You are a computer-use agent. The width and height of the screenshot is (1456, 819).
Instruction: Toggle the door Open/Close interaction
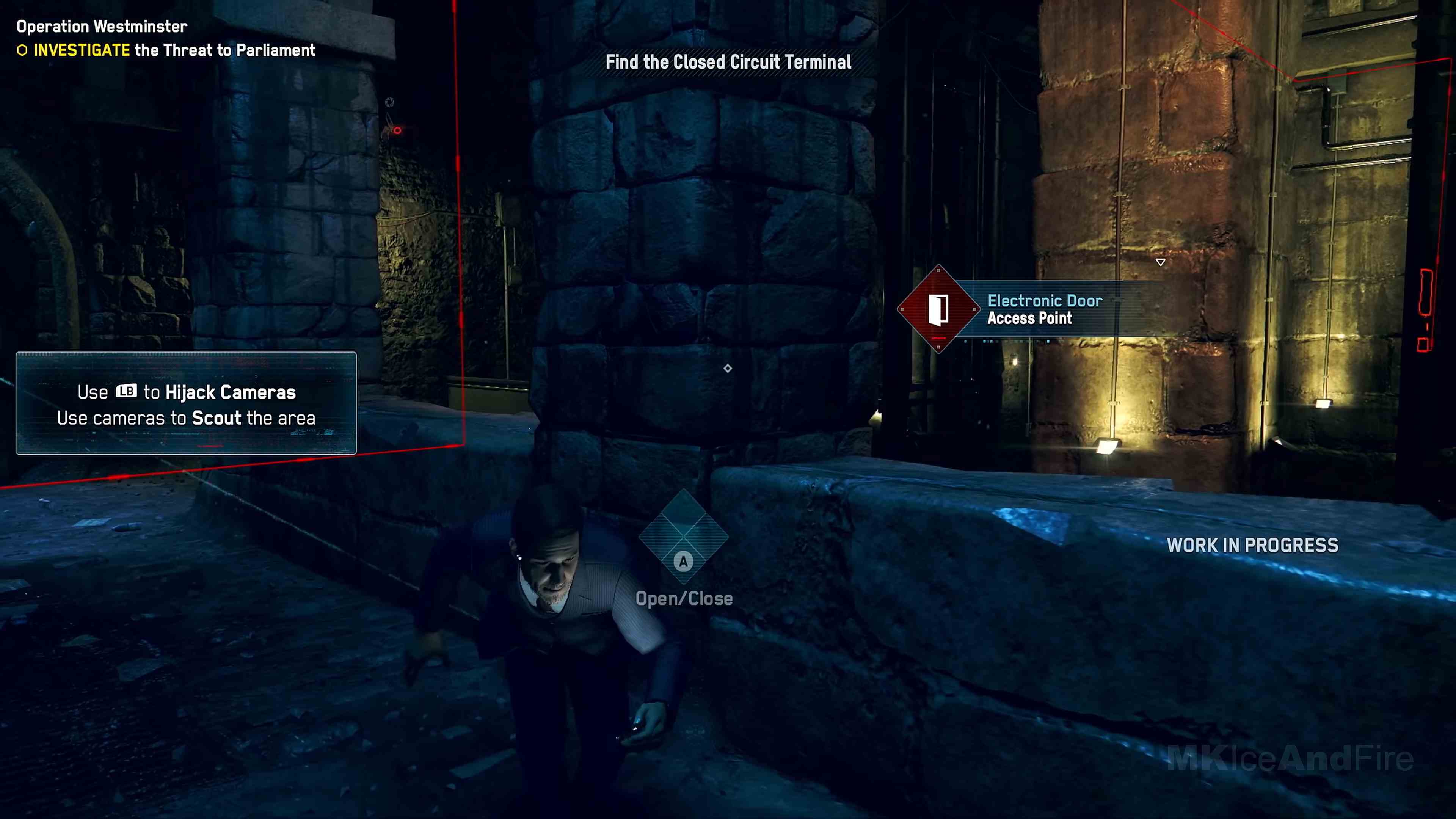pyautogui.click(x=684, y=599)
